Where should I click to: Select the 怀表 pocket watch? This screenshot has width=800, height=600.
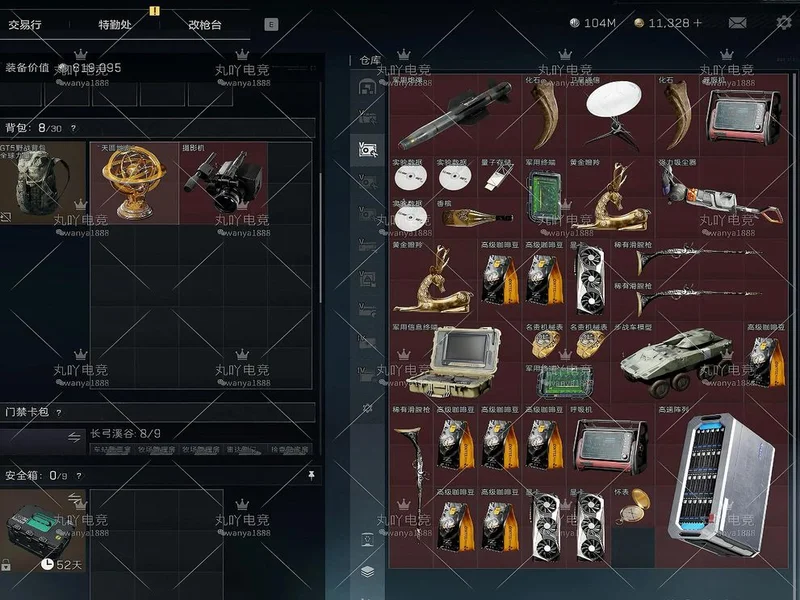(x=632, y=508)
